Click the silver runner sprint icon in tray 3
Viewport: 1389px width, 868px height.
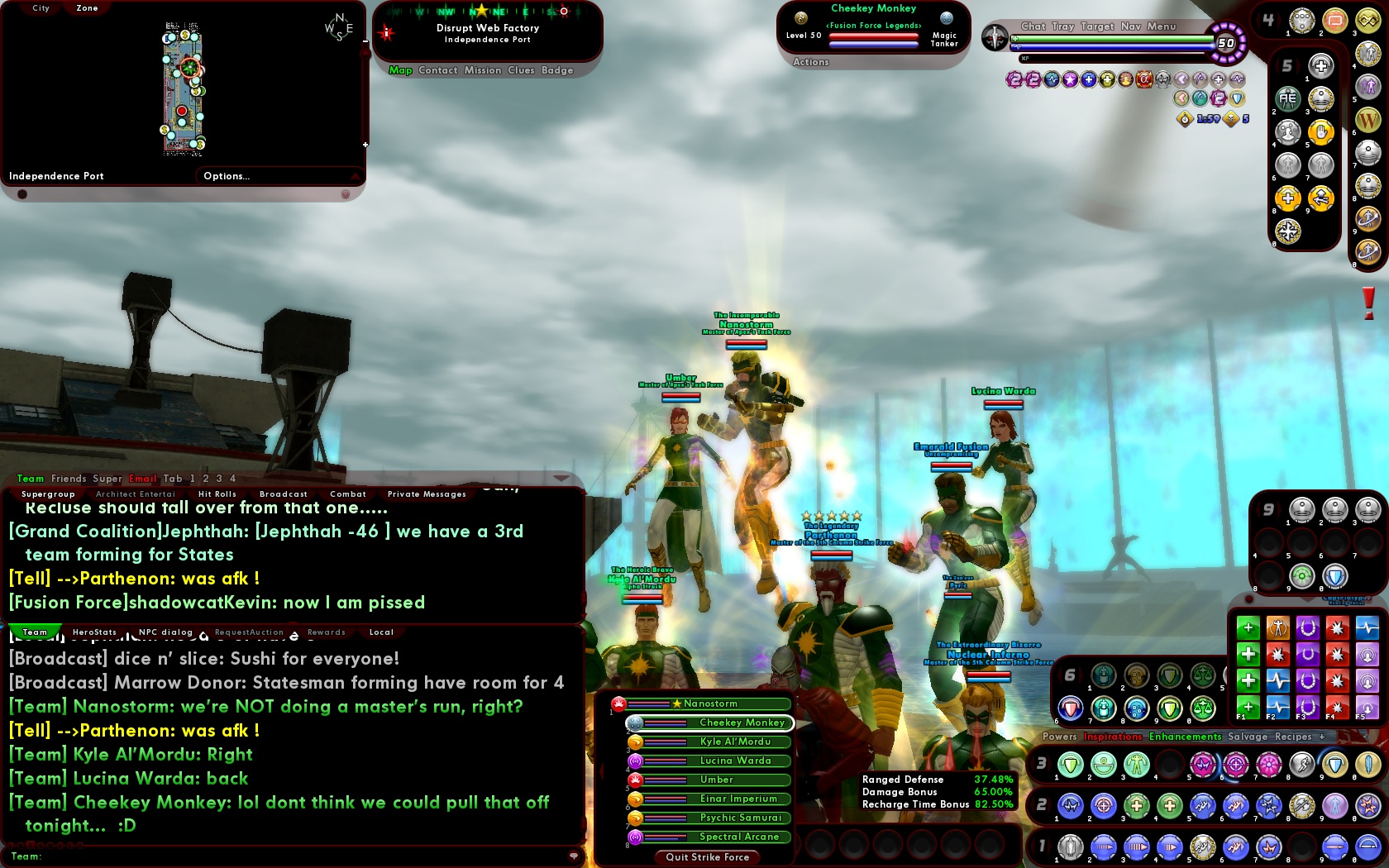[1301, 765]
